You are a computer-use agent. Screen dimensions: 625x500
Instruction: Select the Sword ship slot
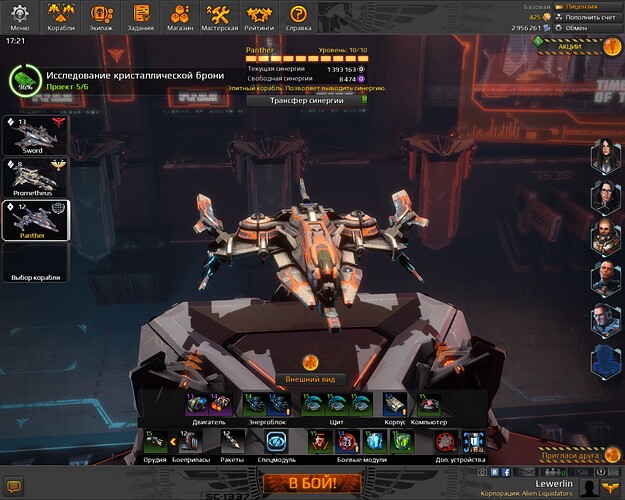pyautogui.click(x=35, y=135)
